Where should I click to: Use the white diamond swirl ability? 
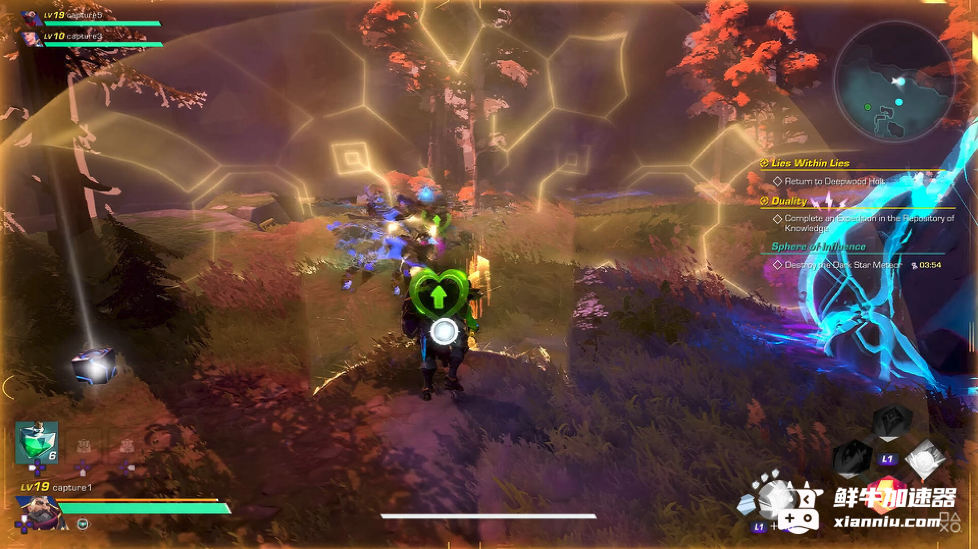click(925, 459)
